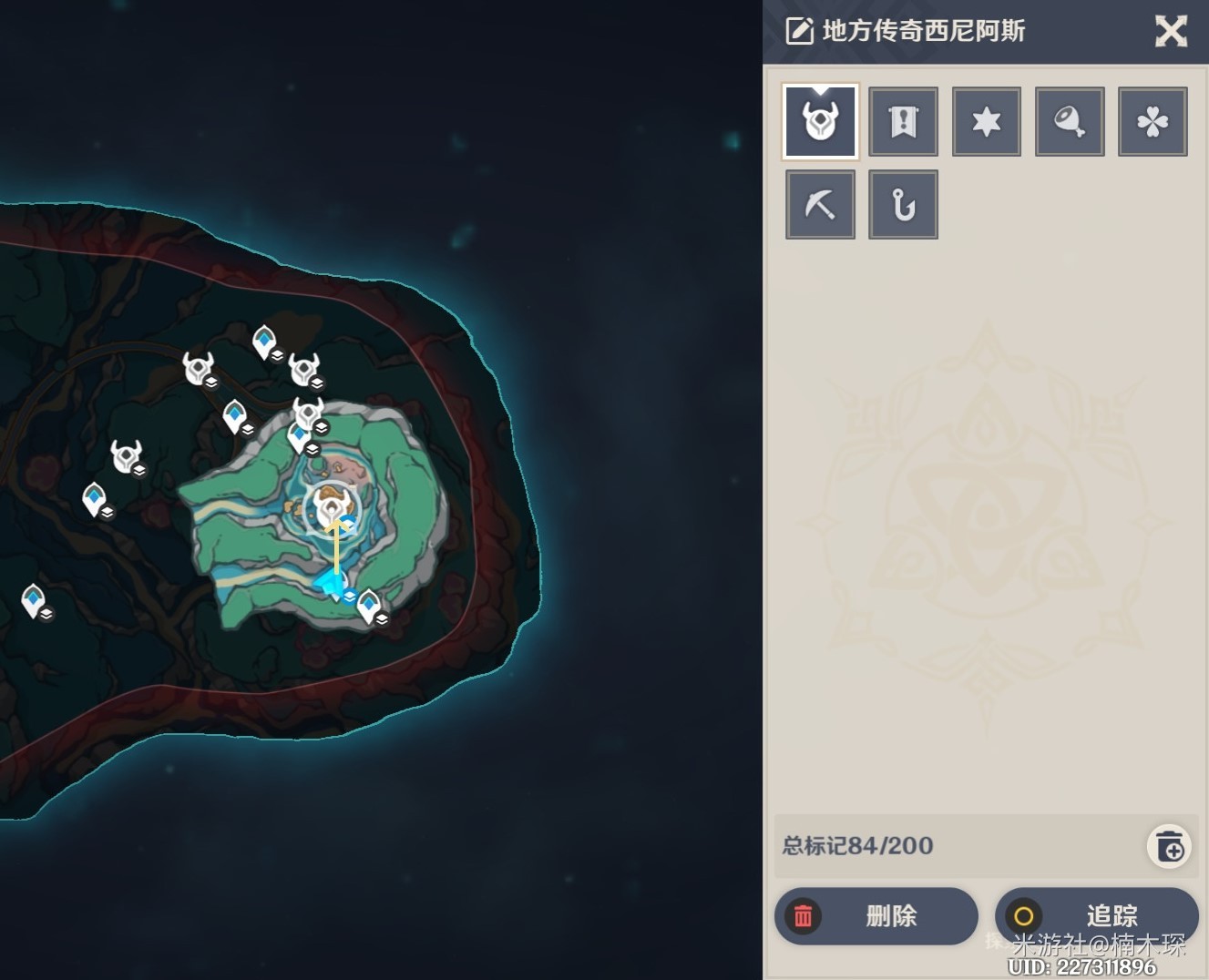This screenshot has height=980, width=1209.
Task: Choose the clover flower marker icon
Action: pyautogui.click(x=1153, y=121)
